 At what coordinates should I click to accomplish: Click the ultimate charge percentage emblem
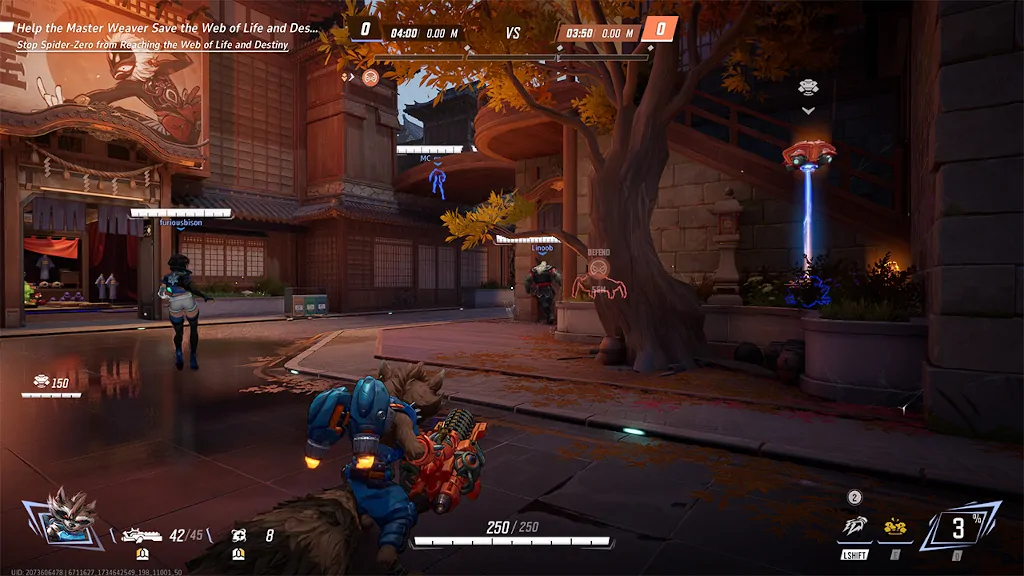959,526
